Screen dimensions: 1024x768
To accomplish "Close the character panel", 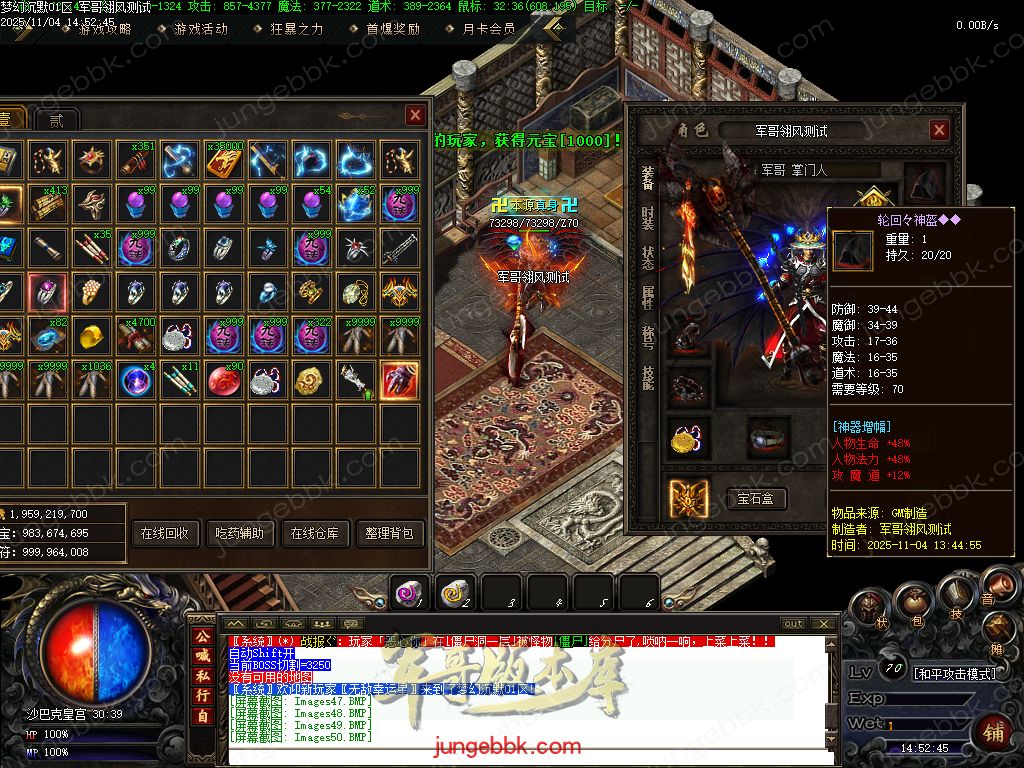I will [x=939, y=130].
